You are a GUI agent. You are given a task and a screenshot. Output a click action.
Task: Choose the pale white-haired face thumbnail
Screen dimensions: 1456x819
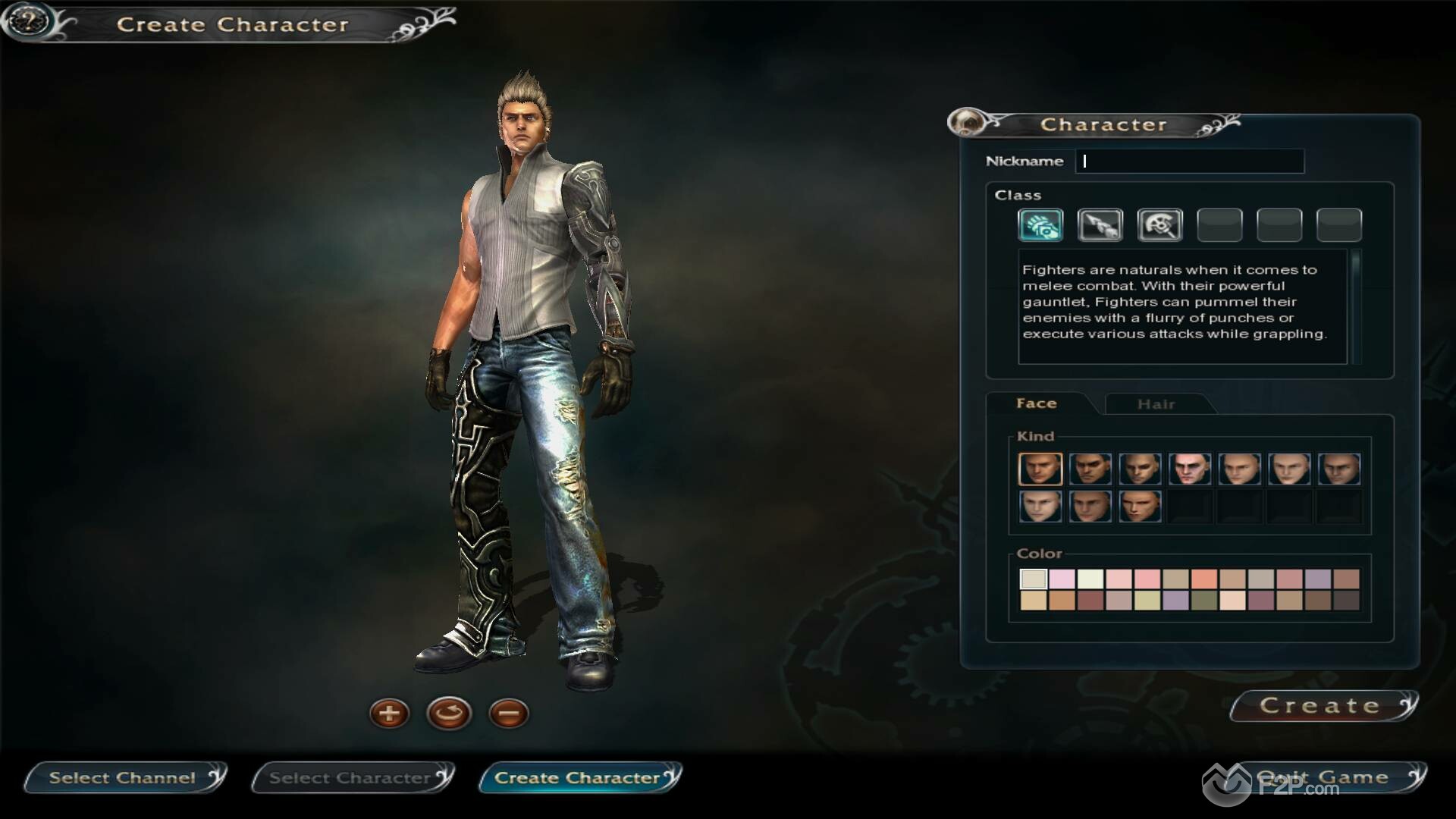click(1189, 469)
